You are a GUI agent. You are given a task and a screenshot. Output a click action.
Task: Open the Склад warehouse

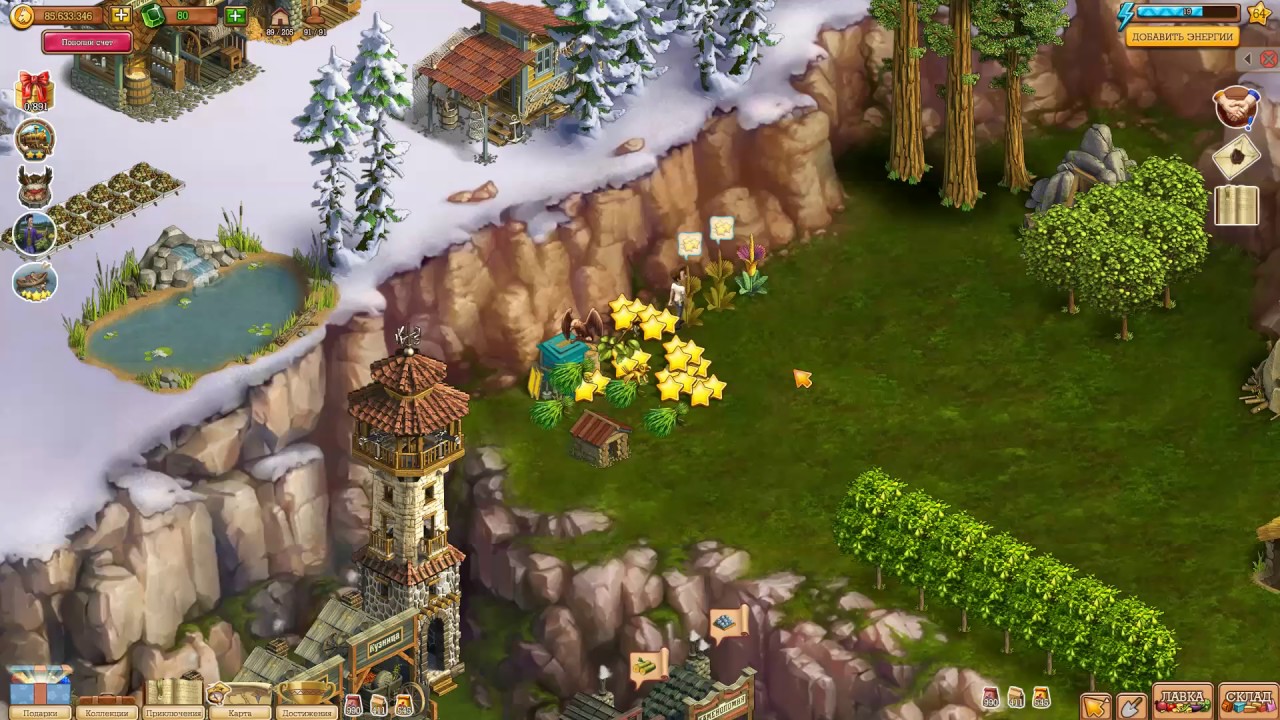1248,700
